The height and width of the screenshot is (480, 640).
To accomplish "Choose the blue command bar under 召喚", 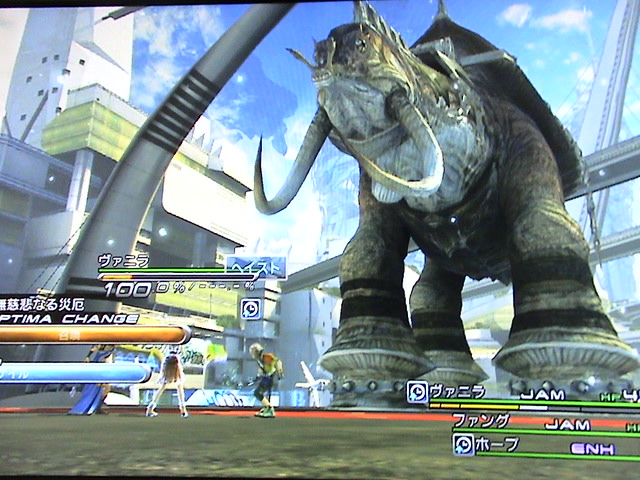I will point(80,372).
